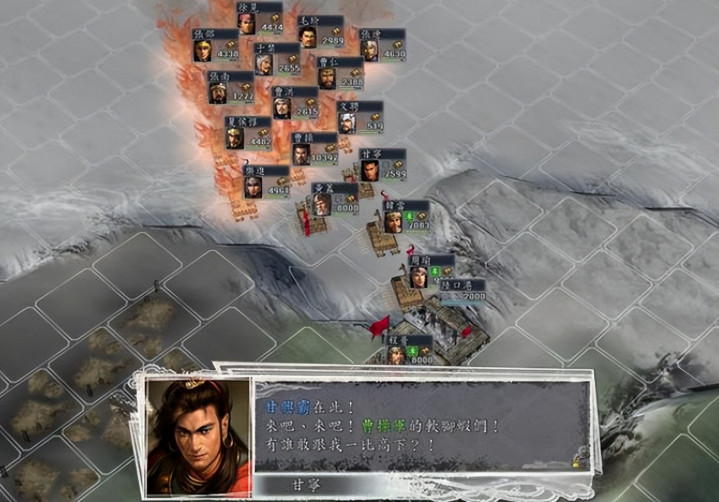Viewport: 719px width, 502px height.
Task: Select Cao Cao's unit tag showing 10397 troops
Action: coord(316,149)
